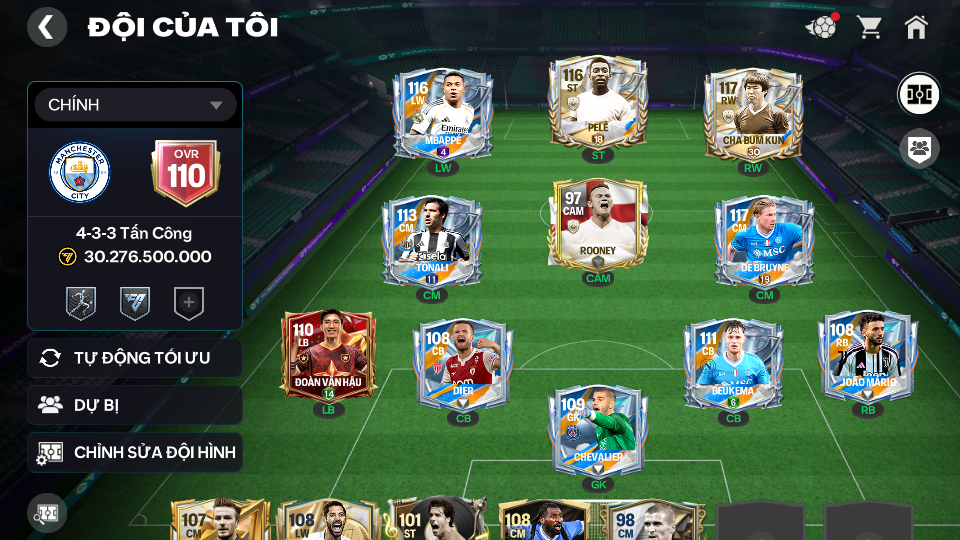Viewport: 960px width, 540px height.
Task: Open the football notifications icon
Action: tap(821, 27)
